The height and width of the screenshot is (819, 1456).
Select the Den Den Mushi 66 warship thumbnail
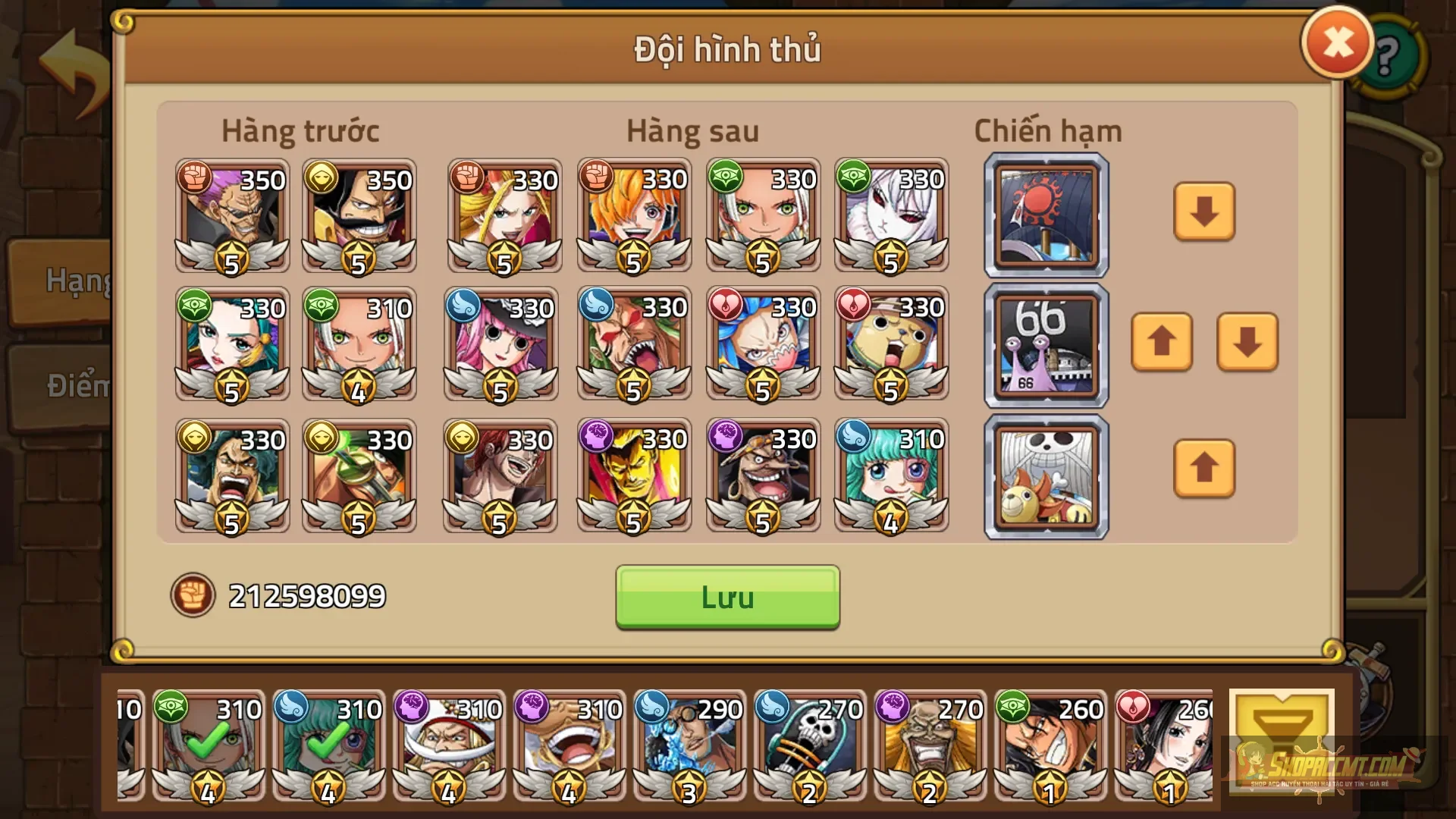[x=1045, y=345]
